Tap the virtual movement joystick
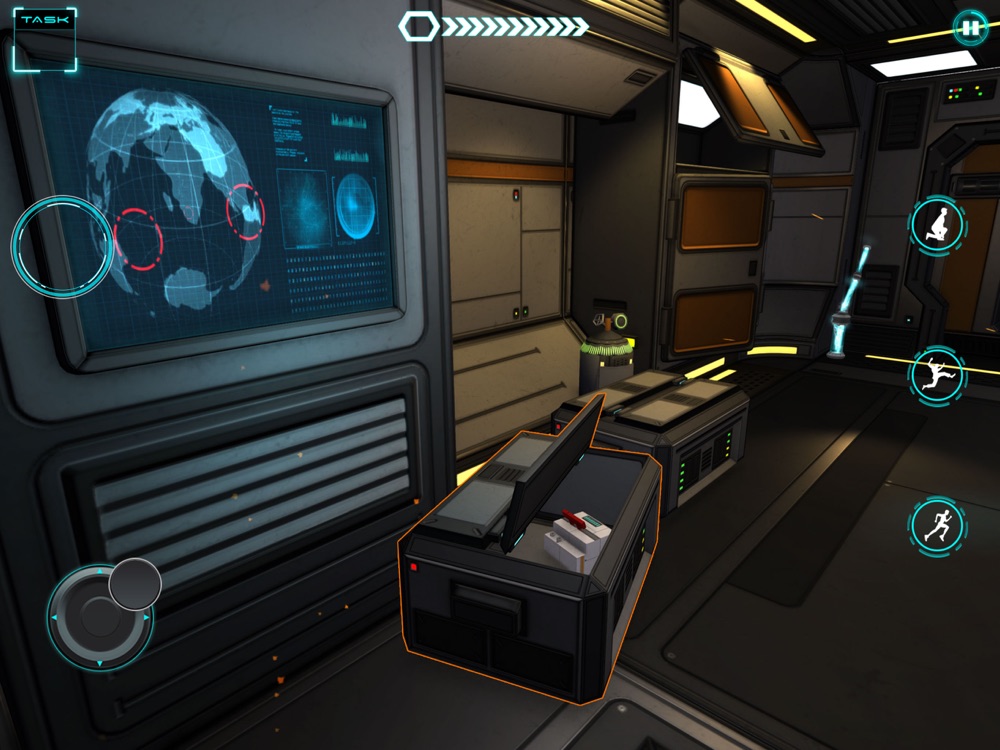 [100, 616]
